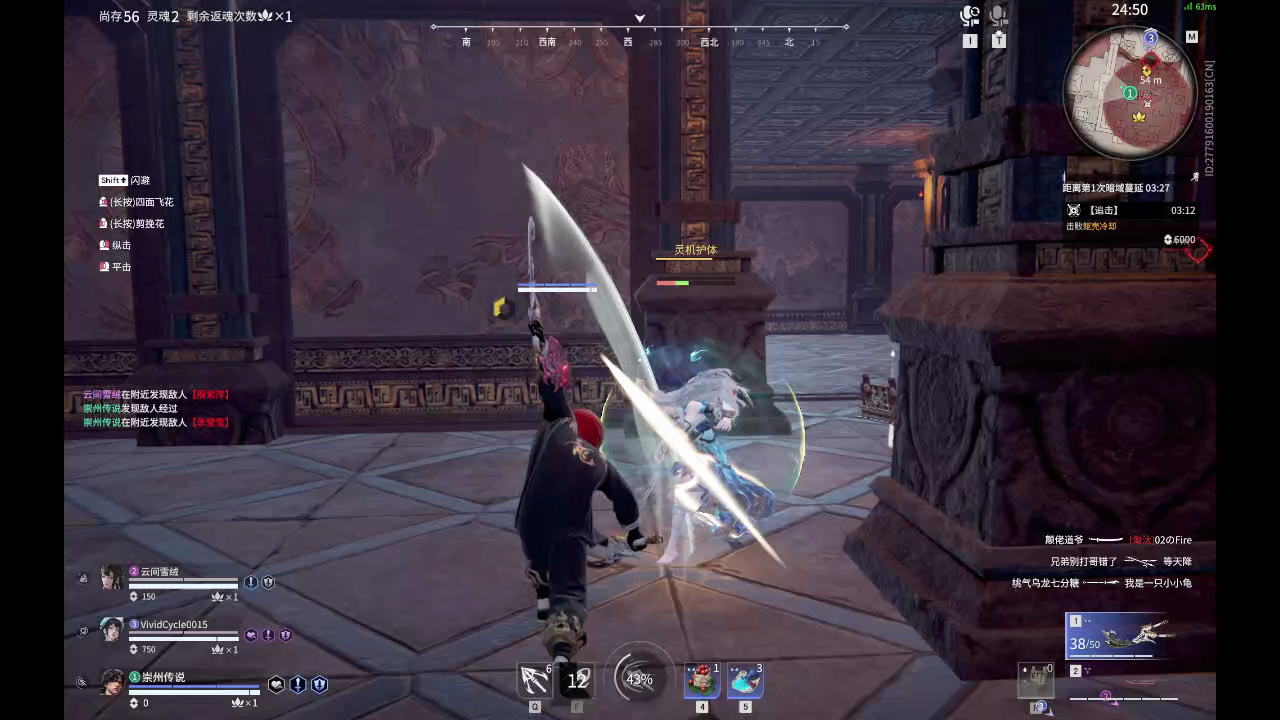Click the health food item in slot 4
Screen dimensions: 1280x720
[703, 679]
